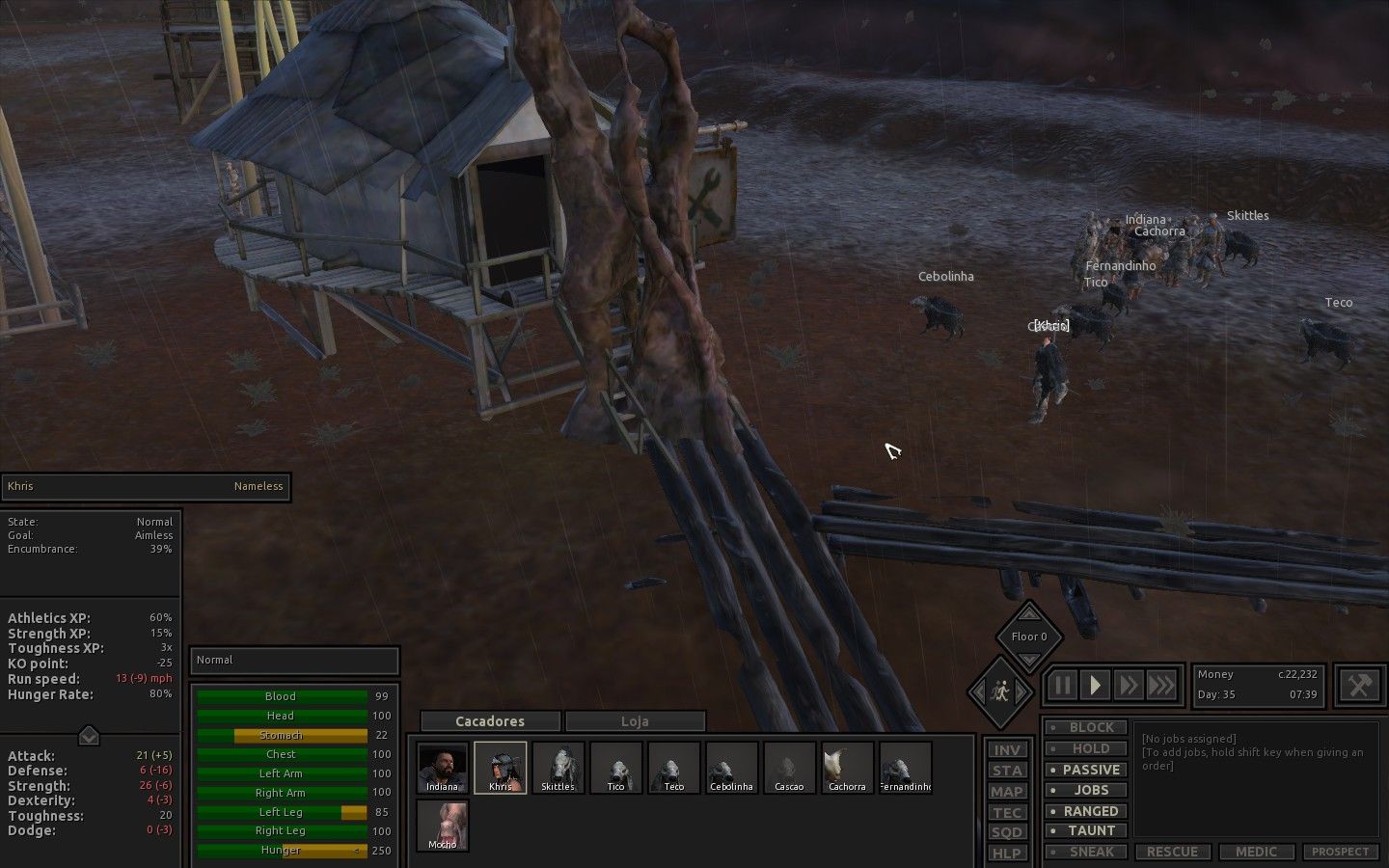Select the Cacadores squad tab
The height and width of the screenshot is (868, 1389).
489,720
